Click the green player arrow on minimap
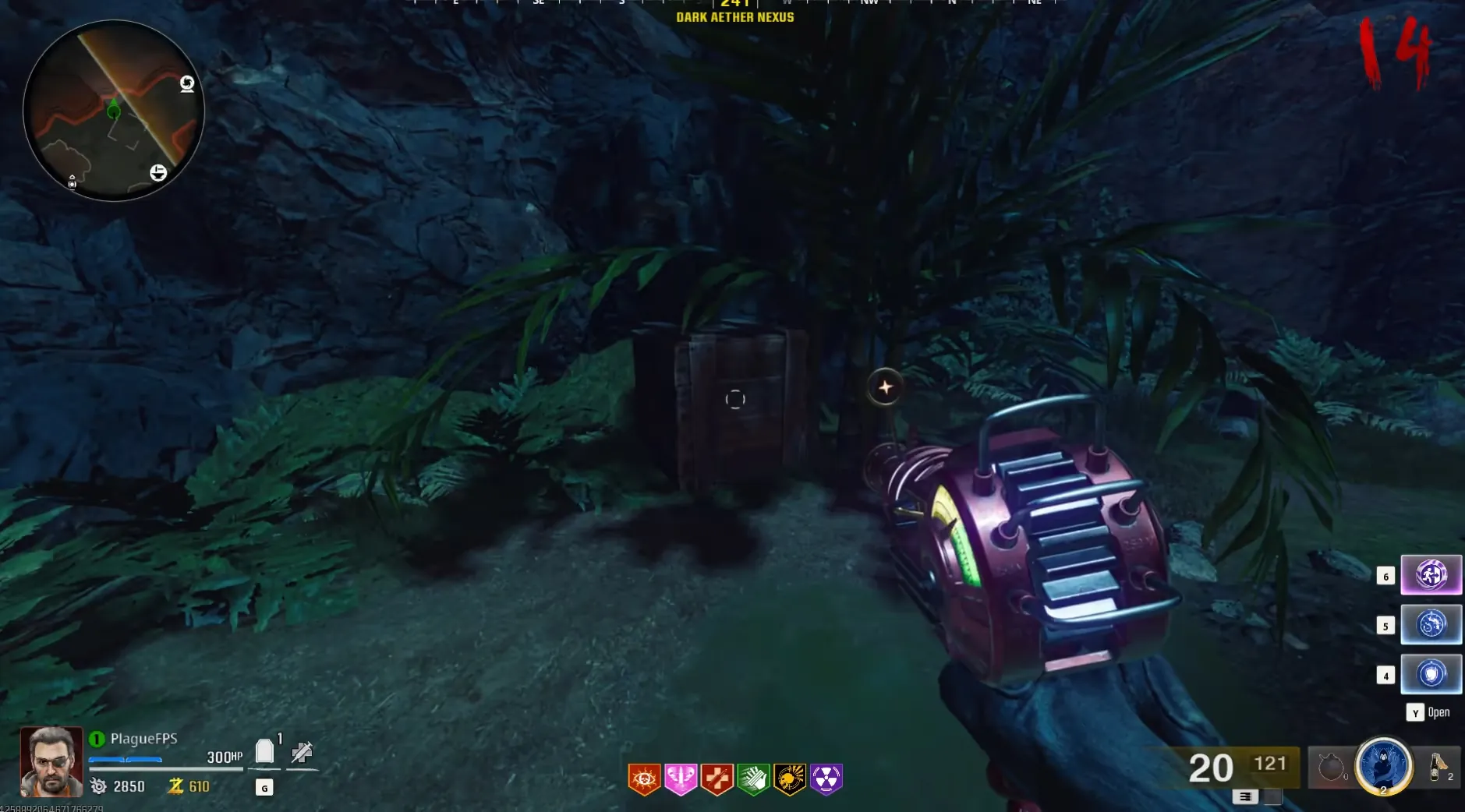 114,111
